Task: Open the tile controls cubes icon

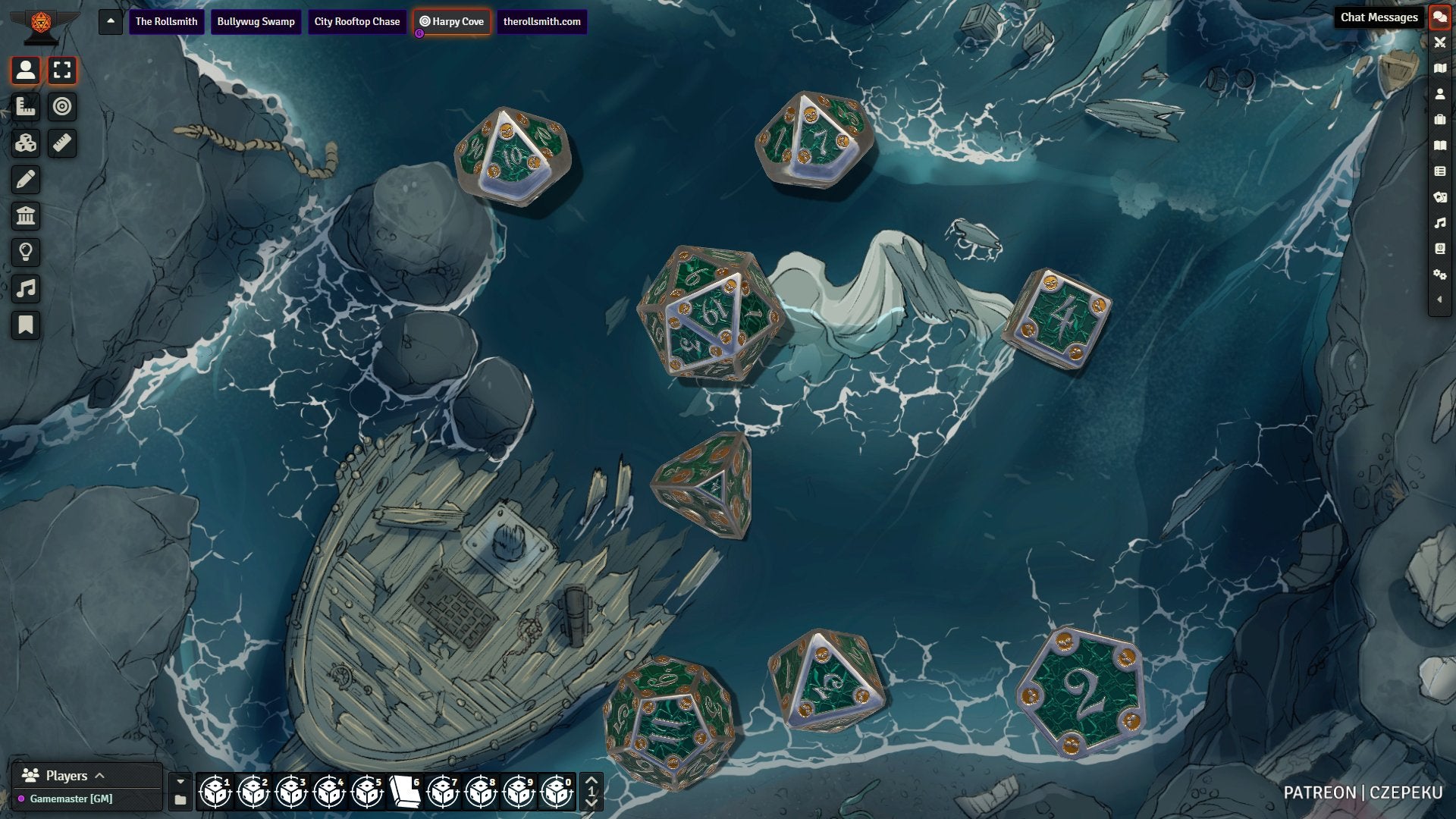Action: (x=26, y=143)
